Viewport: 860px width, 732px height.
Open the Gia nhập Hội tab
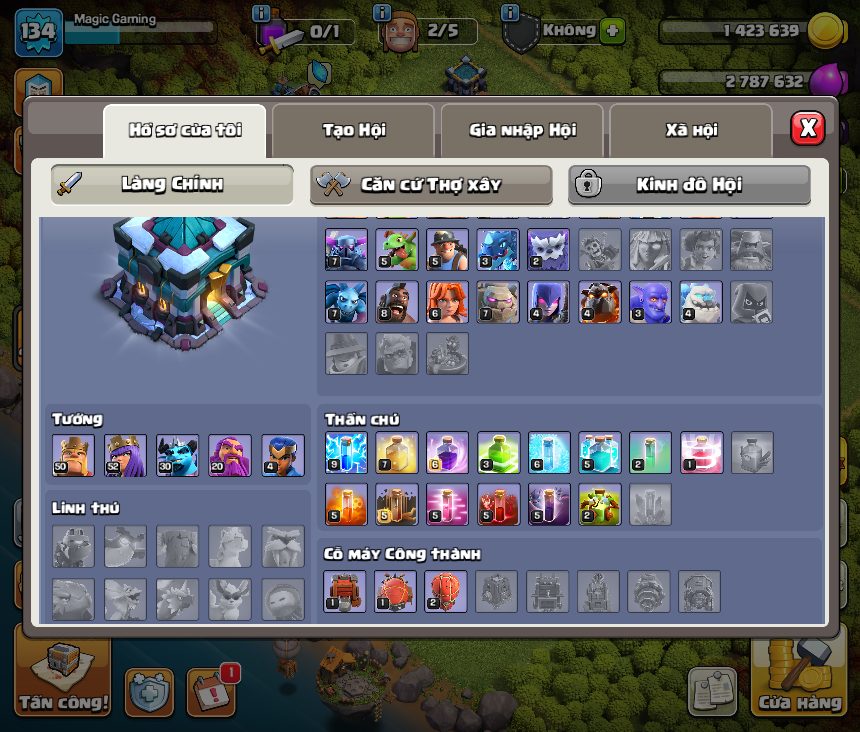521,130
